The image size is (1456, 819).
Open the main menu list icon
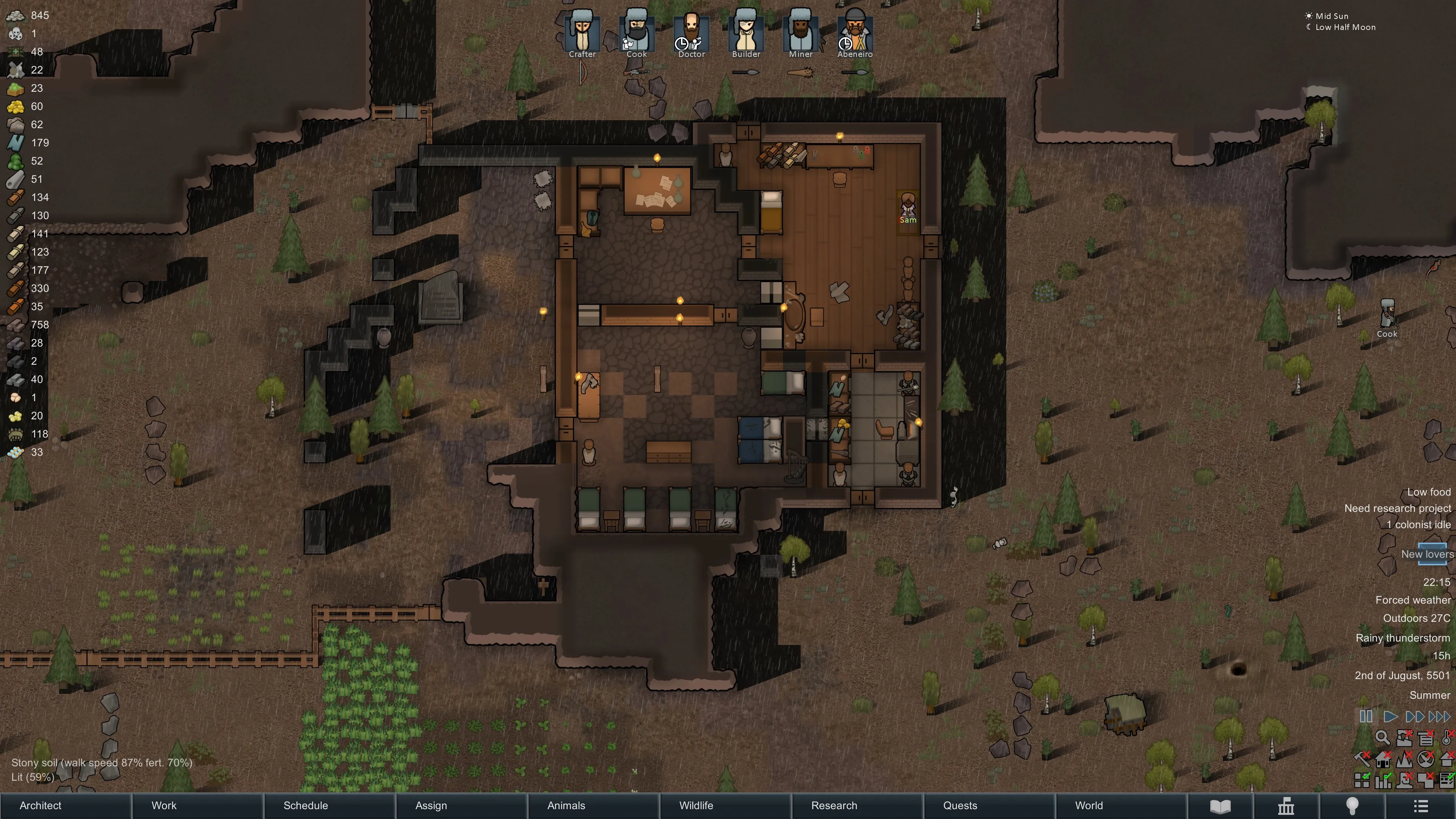[x=1420, y=806]
